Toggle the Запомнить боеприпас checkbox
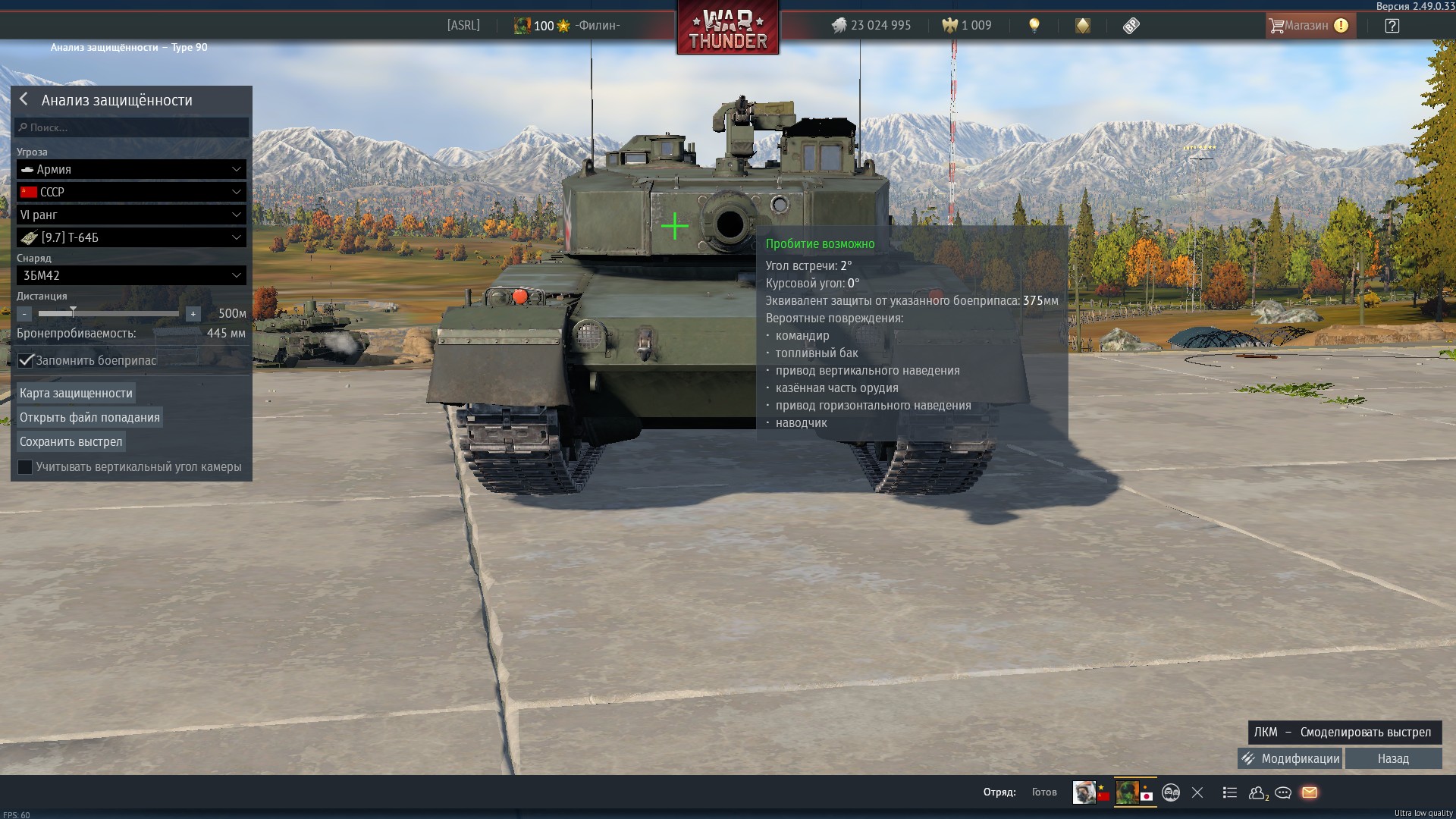This screenshot has height=819, width=1456. point(27,360)
